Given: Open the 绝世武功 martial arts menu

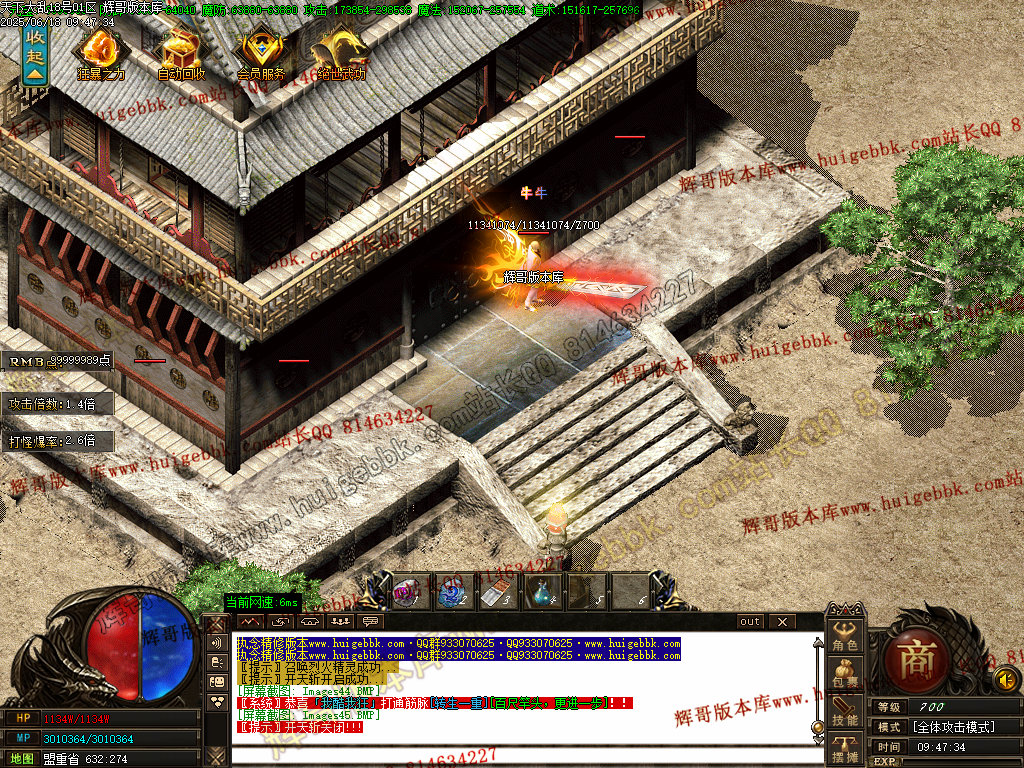Looking at the screenshot, I should (x=341, y=50).
